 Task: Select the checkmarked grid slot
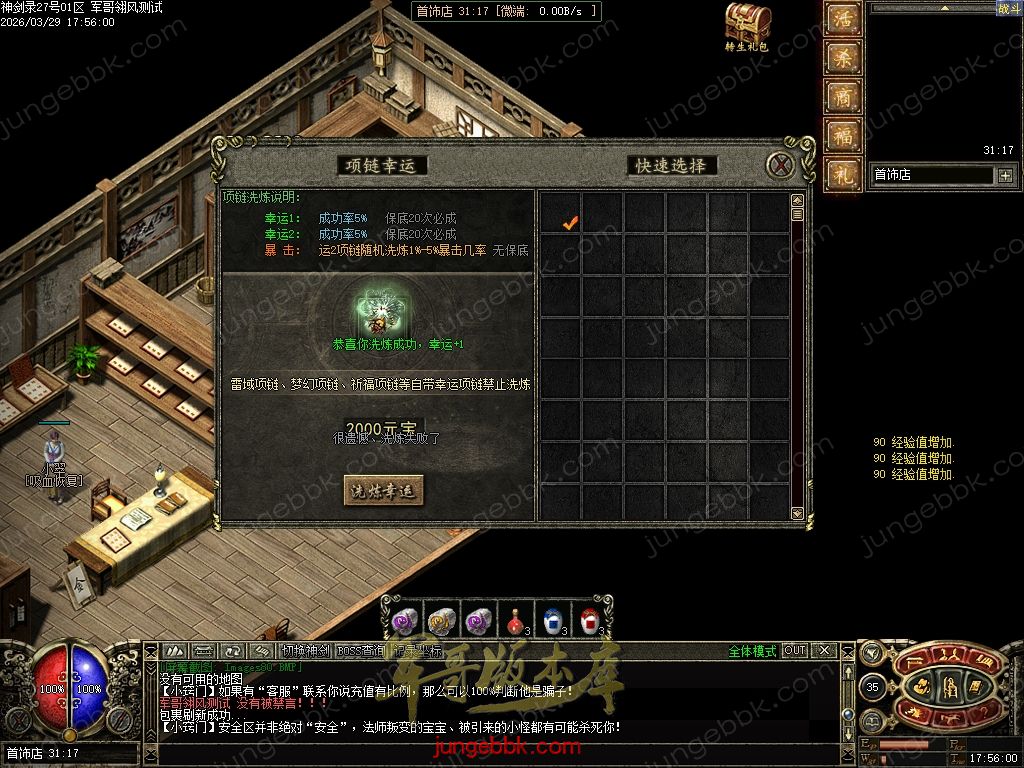point(571,223)
